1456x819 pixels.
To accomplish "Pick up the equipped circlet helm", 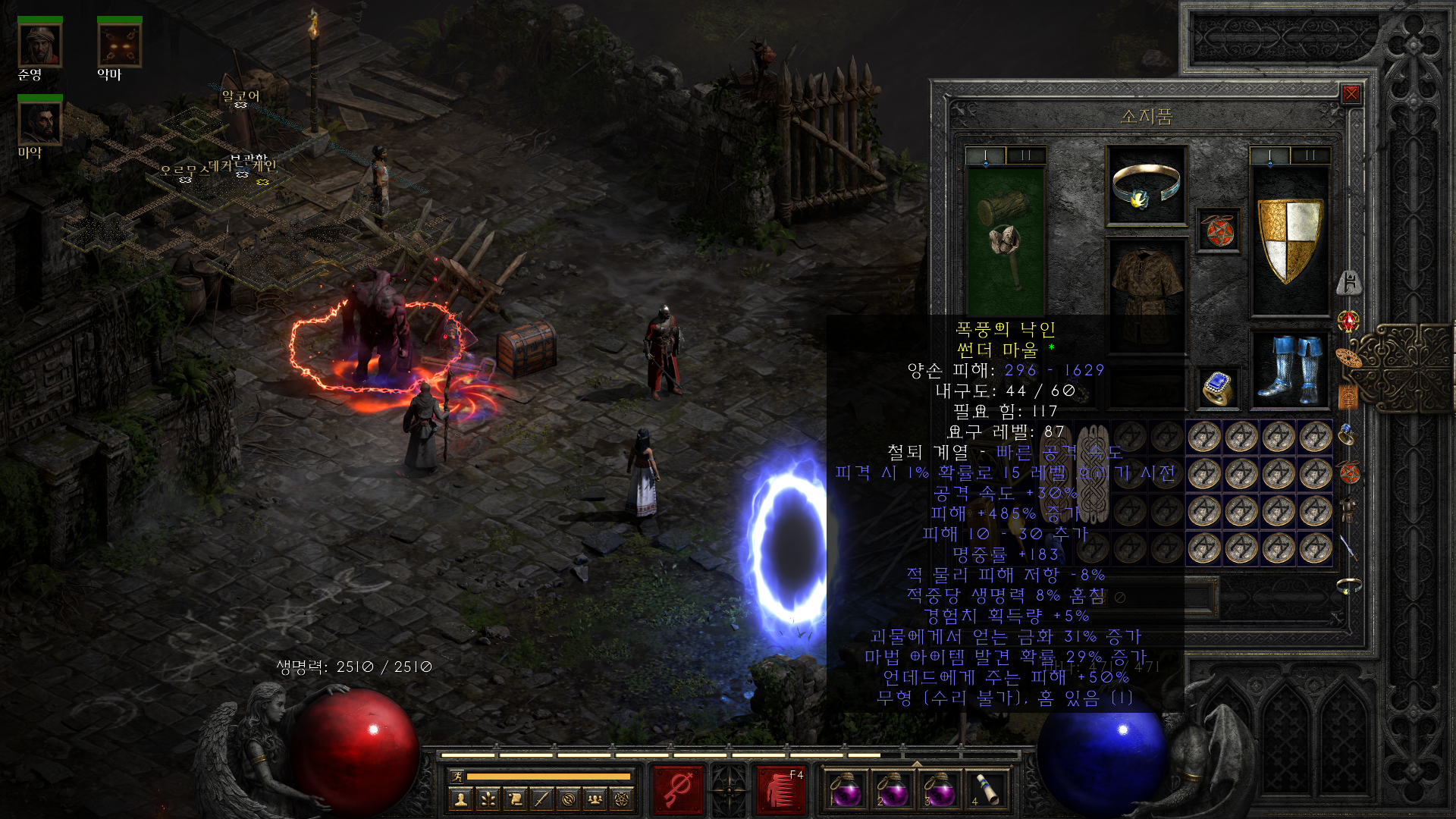I will [1146, 186].
